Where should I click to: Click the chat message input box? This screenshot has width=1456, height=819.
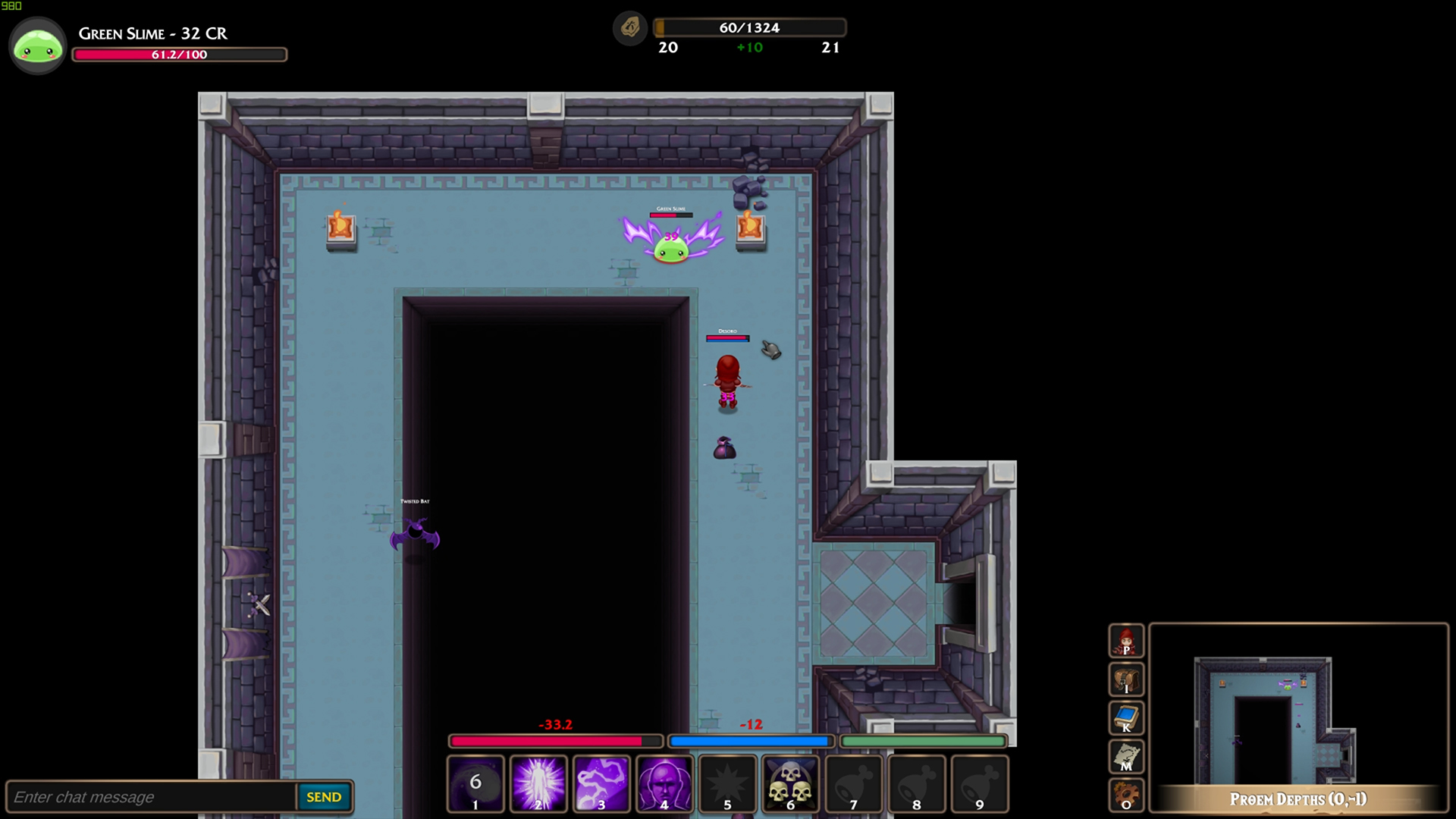pyautogui.click(x=152, y=796)
